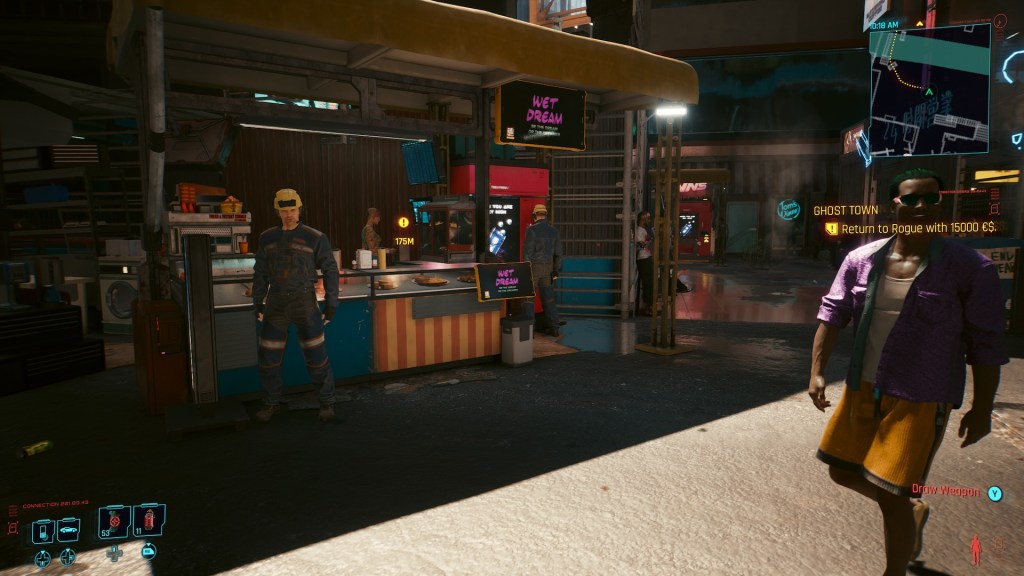
Task: Select the red grenade slot showing 11
Action: pyautogui.click(x=148, y=521)
